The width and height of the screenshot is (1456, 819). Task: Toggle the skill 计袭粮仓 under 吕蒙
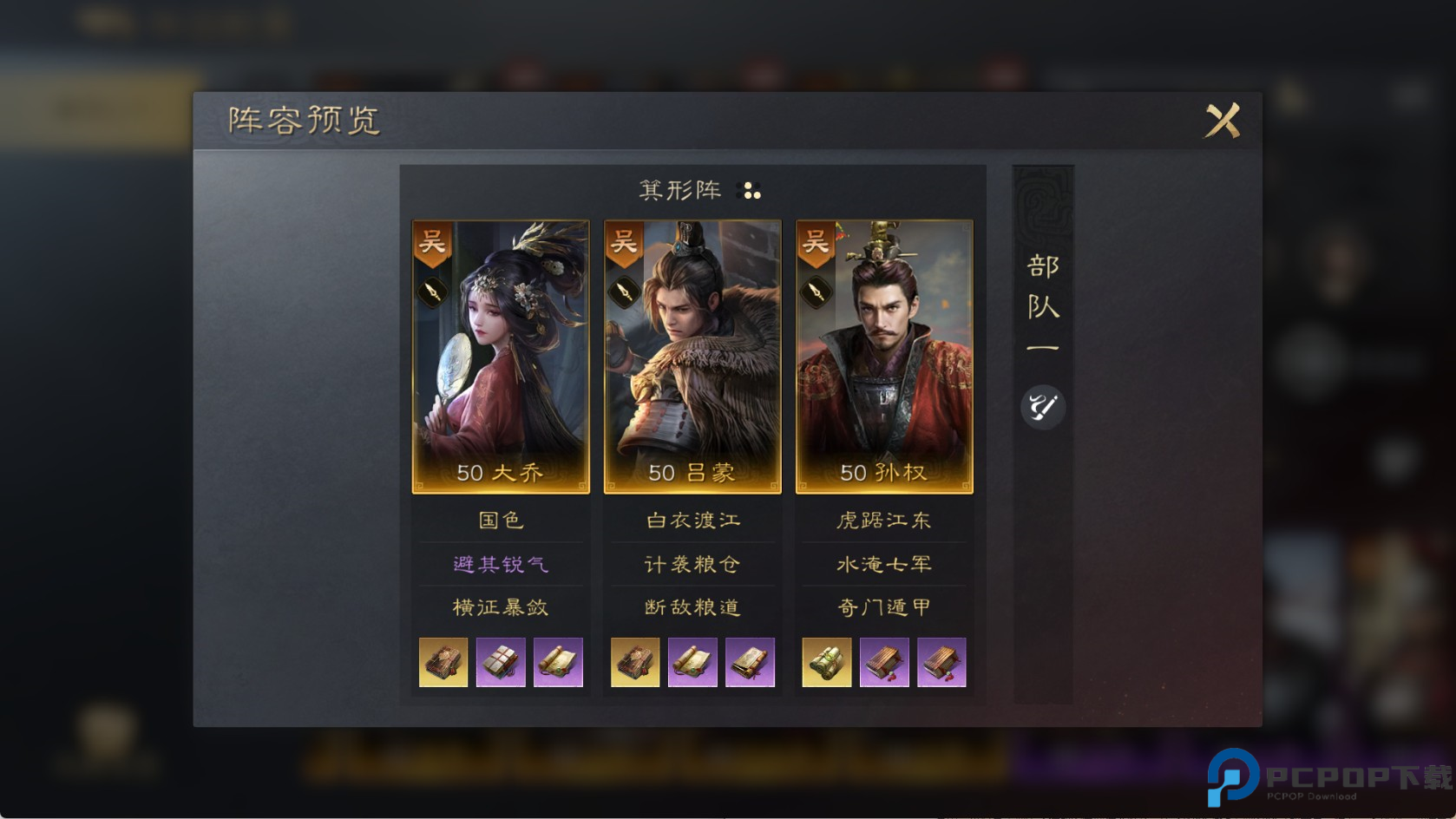(x=691, y=563)
